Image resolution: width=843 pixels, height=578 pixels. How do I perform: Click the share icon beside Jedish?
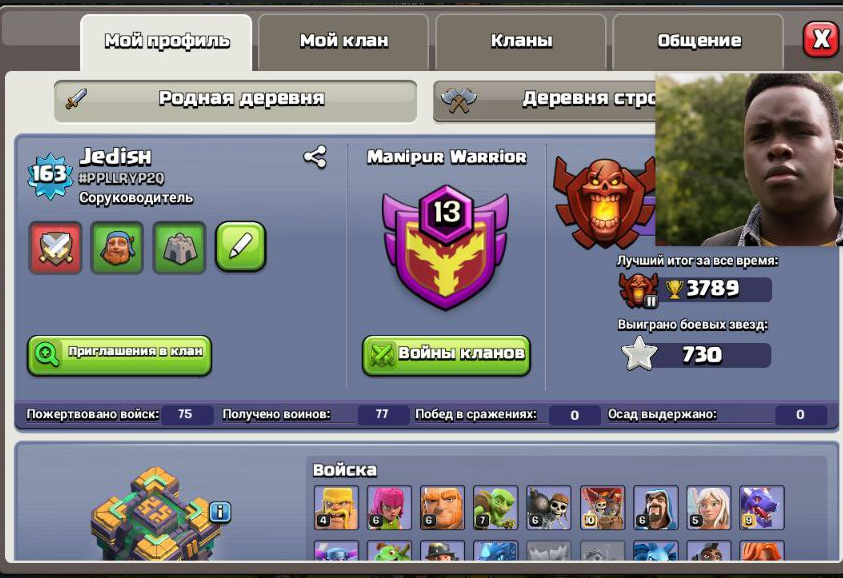(x=315, y=157)
